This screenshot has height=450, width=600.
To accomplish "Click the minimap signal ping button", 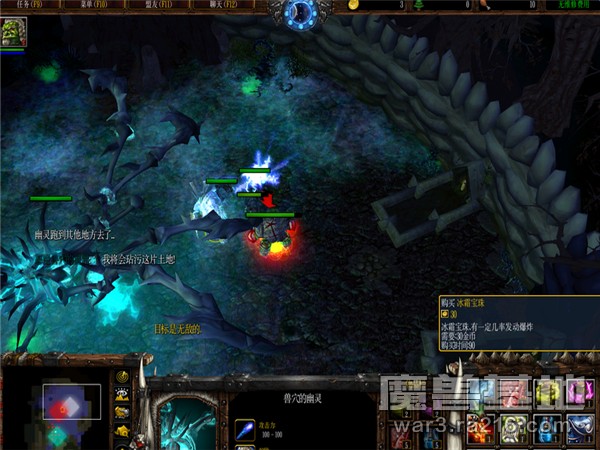I will pos(123,377).
